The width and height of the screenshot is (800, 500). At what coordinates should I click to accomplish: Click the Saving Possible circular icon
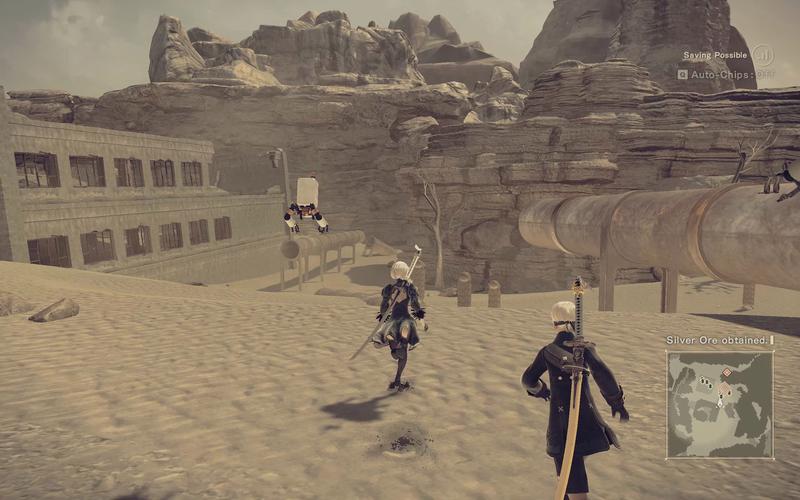coord(763,55)
